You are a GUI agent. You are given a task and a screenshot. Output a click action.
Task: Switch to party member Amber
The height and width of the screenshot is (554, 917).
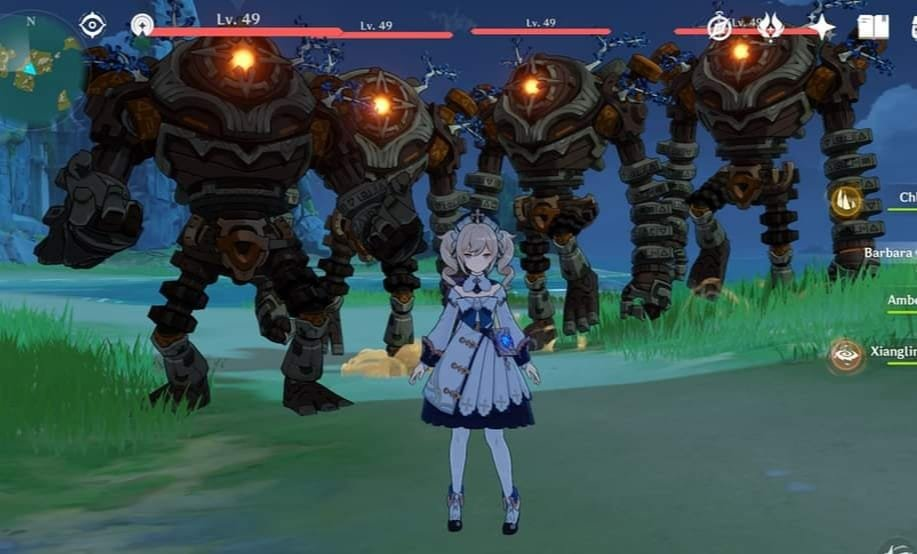click(x=900, y=301)
